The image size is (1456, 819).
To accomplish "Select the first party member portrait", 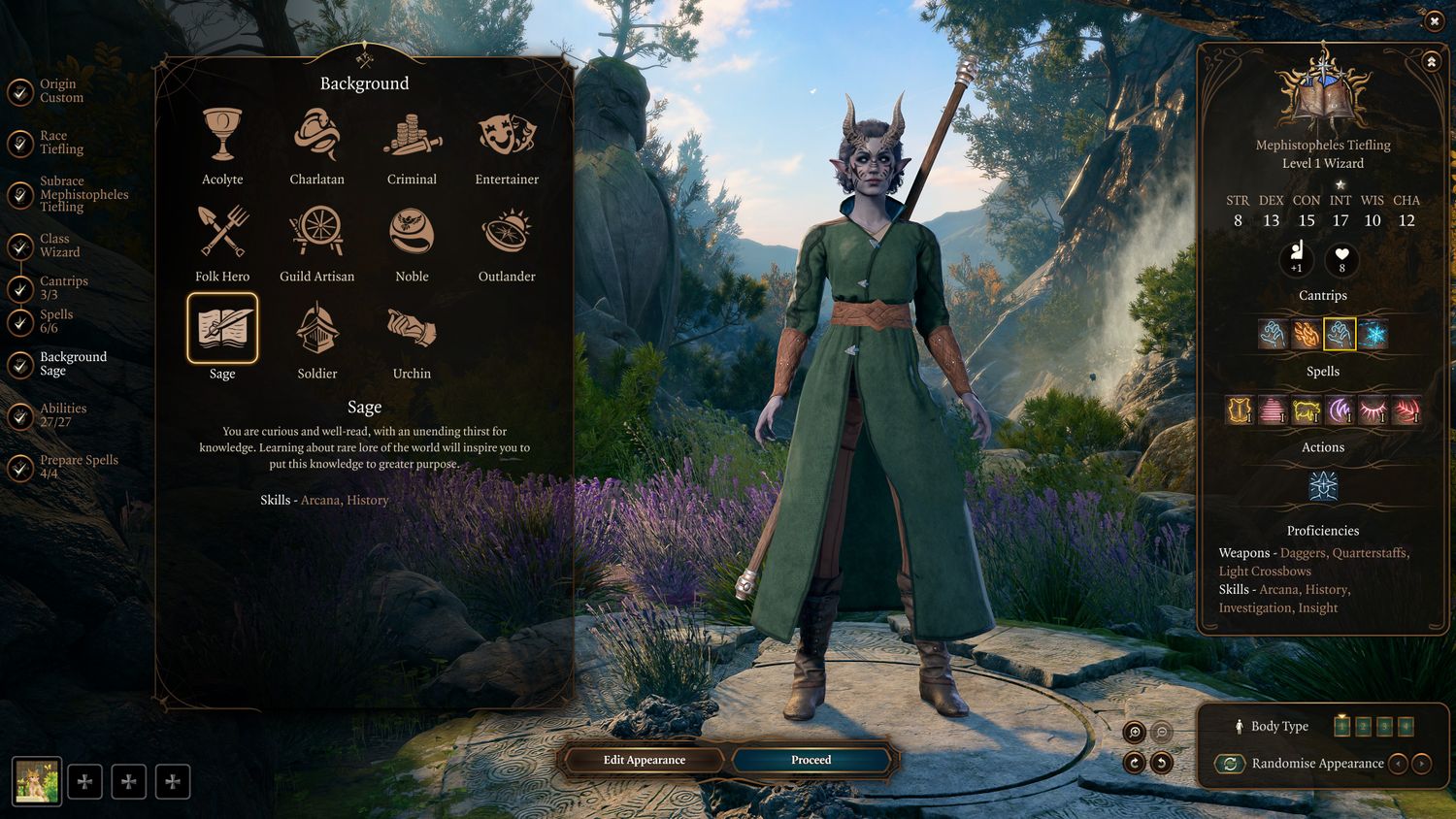I will point(37,781).
